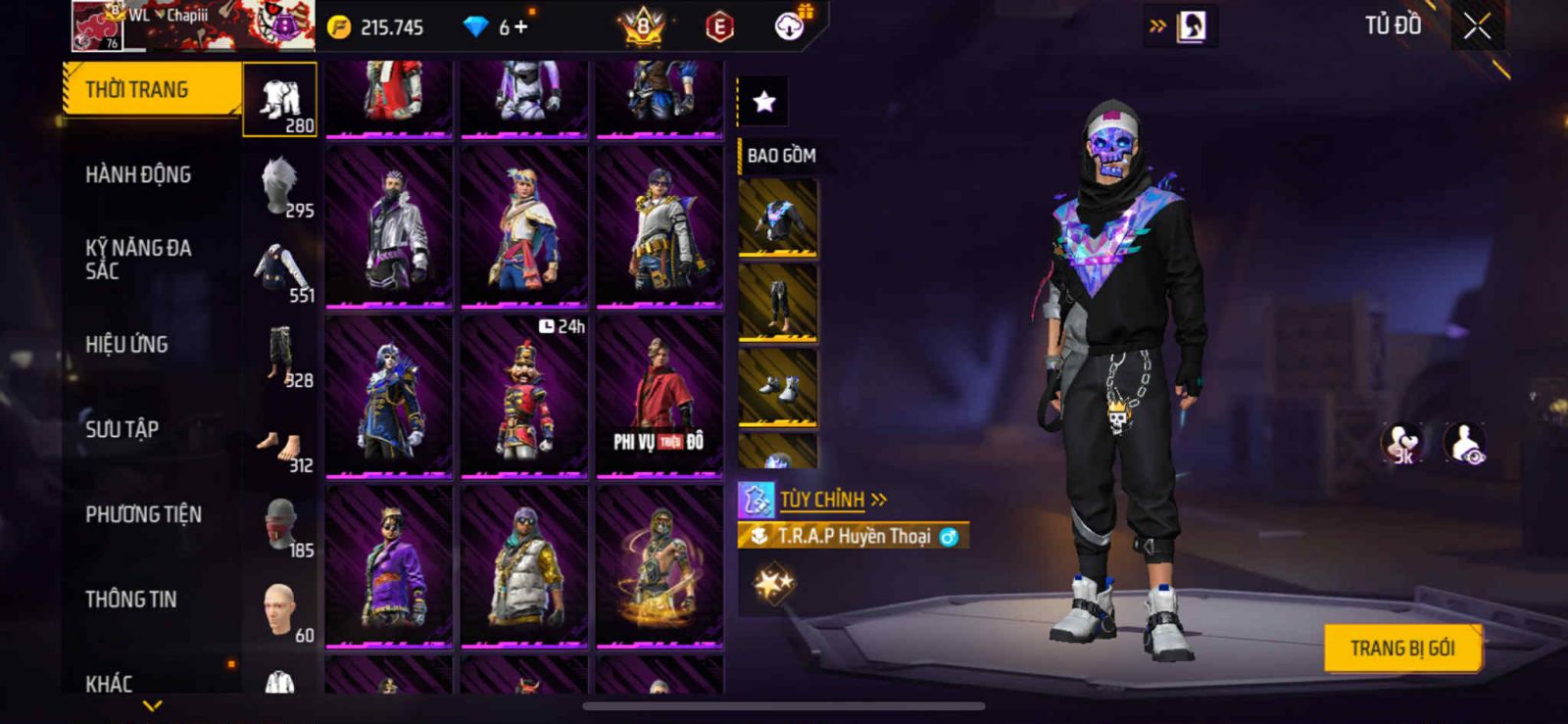Screen dimensions: 1568x724
Task: Select the black jacket bundle item
Action: pos(778,218)
